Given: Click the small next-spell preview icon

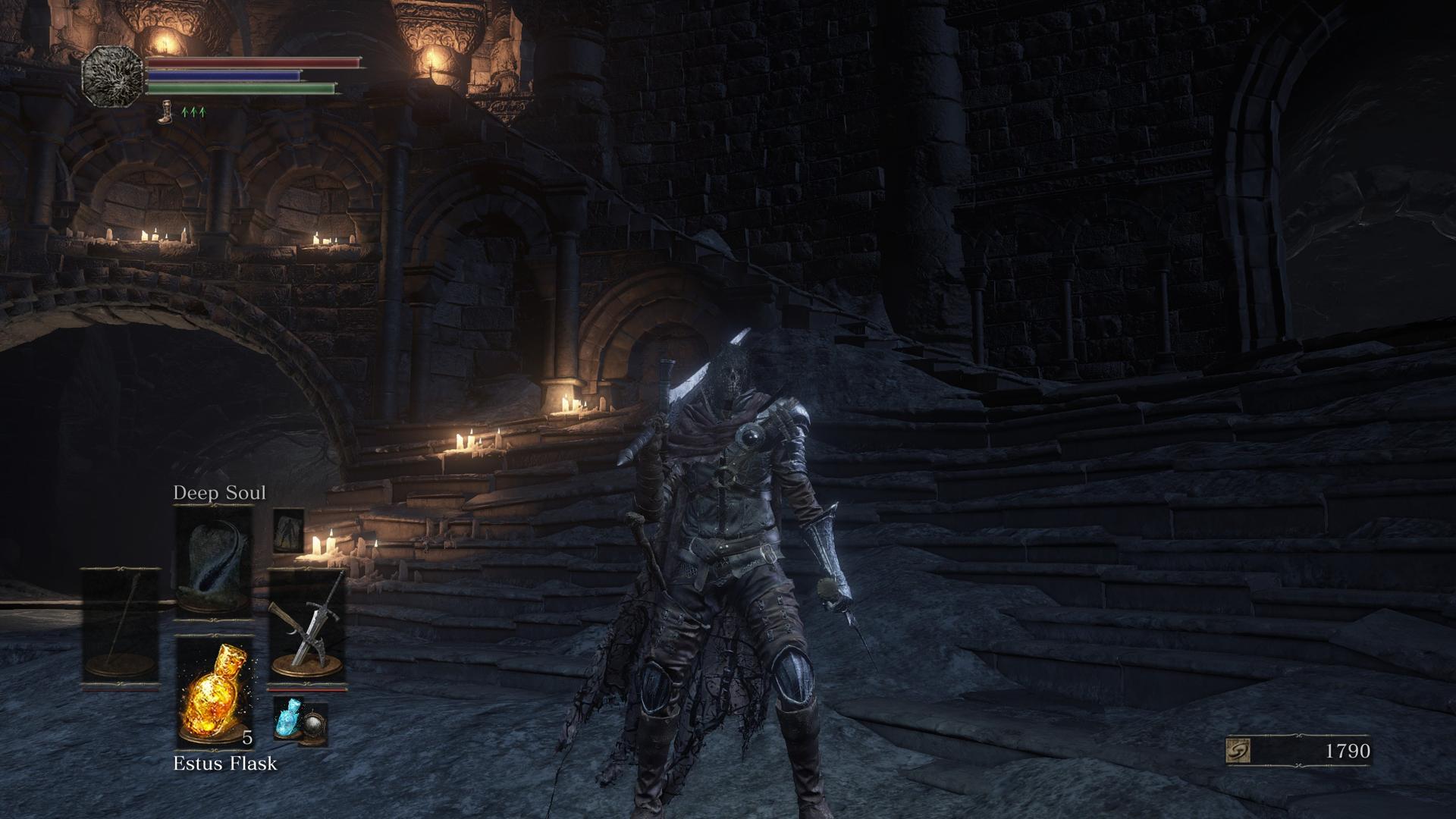Looking at the screenshot, I should point(288,530).
